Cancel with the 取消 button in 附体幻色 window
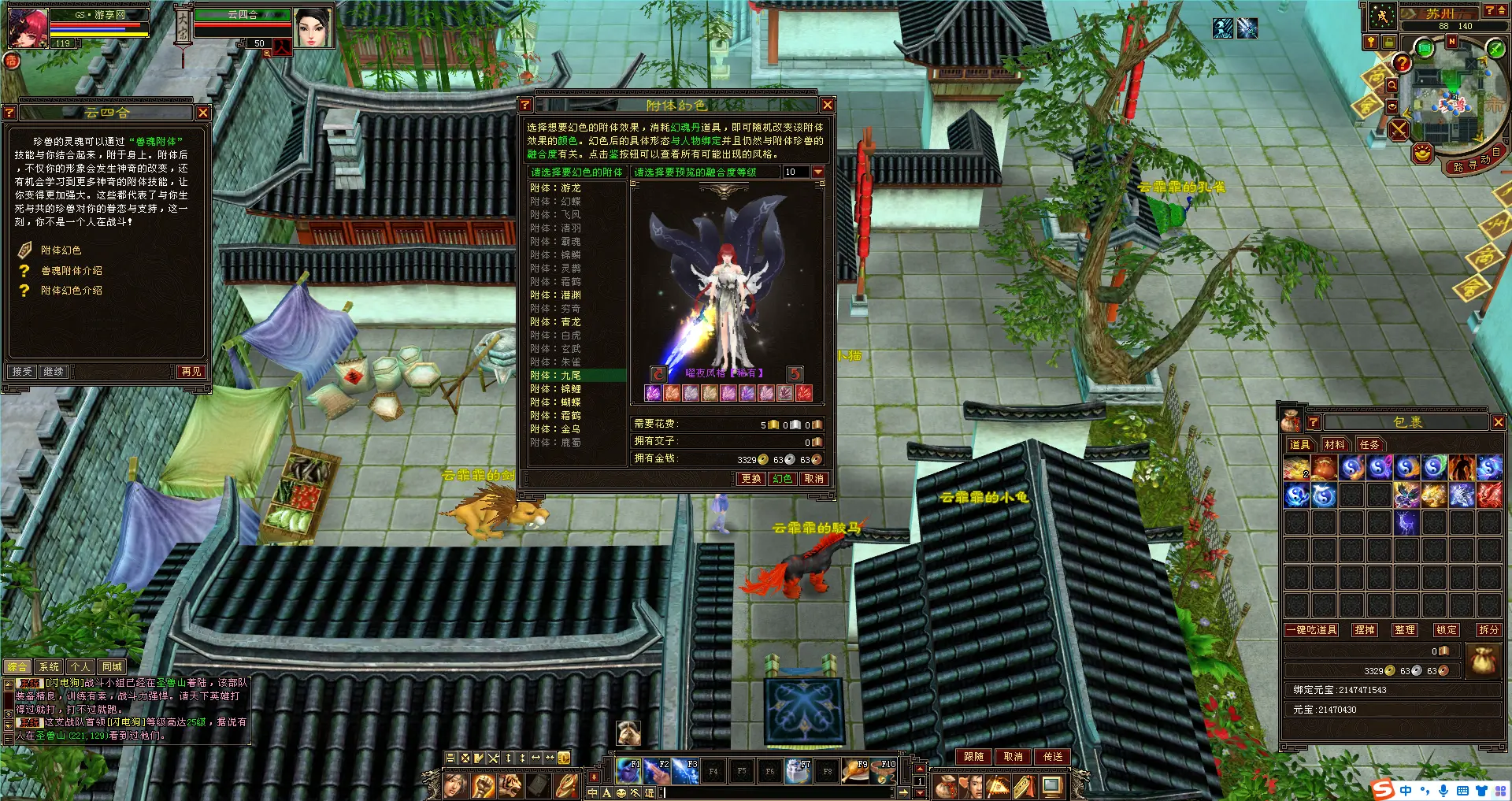1512x801 pixels. click(x=813, y=479)
